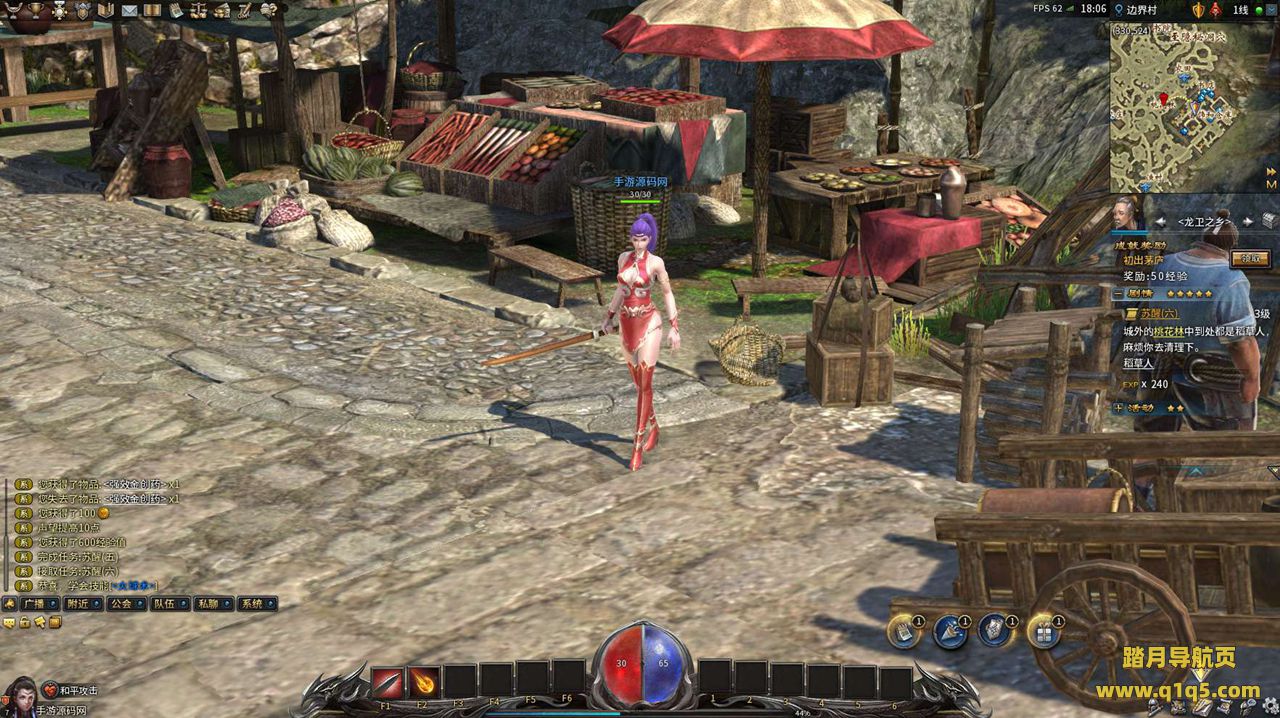Expand the 活动 activity quest section
Image resolution: width=1280 pixels, height=718 pixels.
[1118, 408]
